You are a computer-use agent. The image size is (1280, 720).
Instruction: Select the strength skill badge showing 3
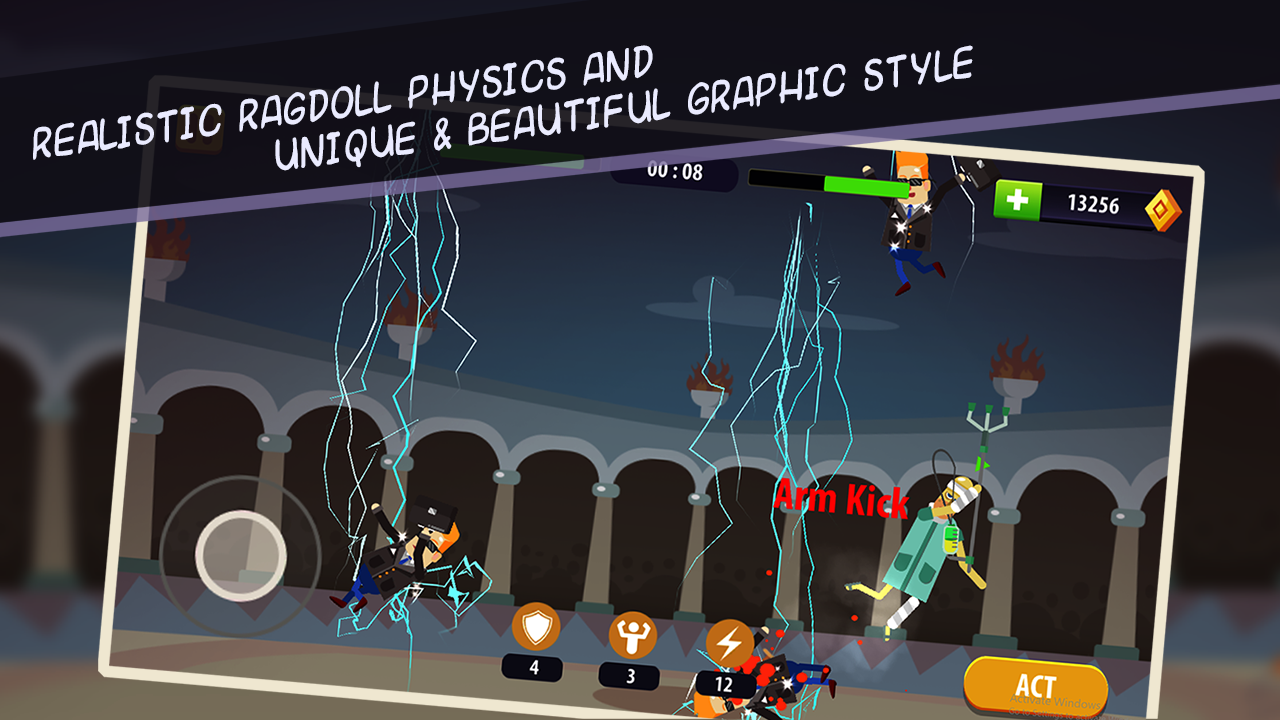click(x=631, y=675)
